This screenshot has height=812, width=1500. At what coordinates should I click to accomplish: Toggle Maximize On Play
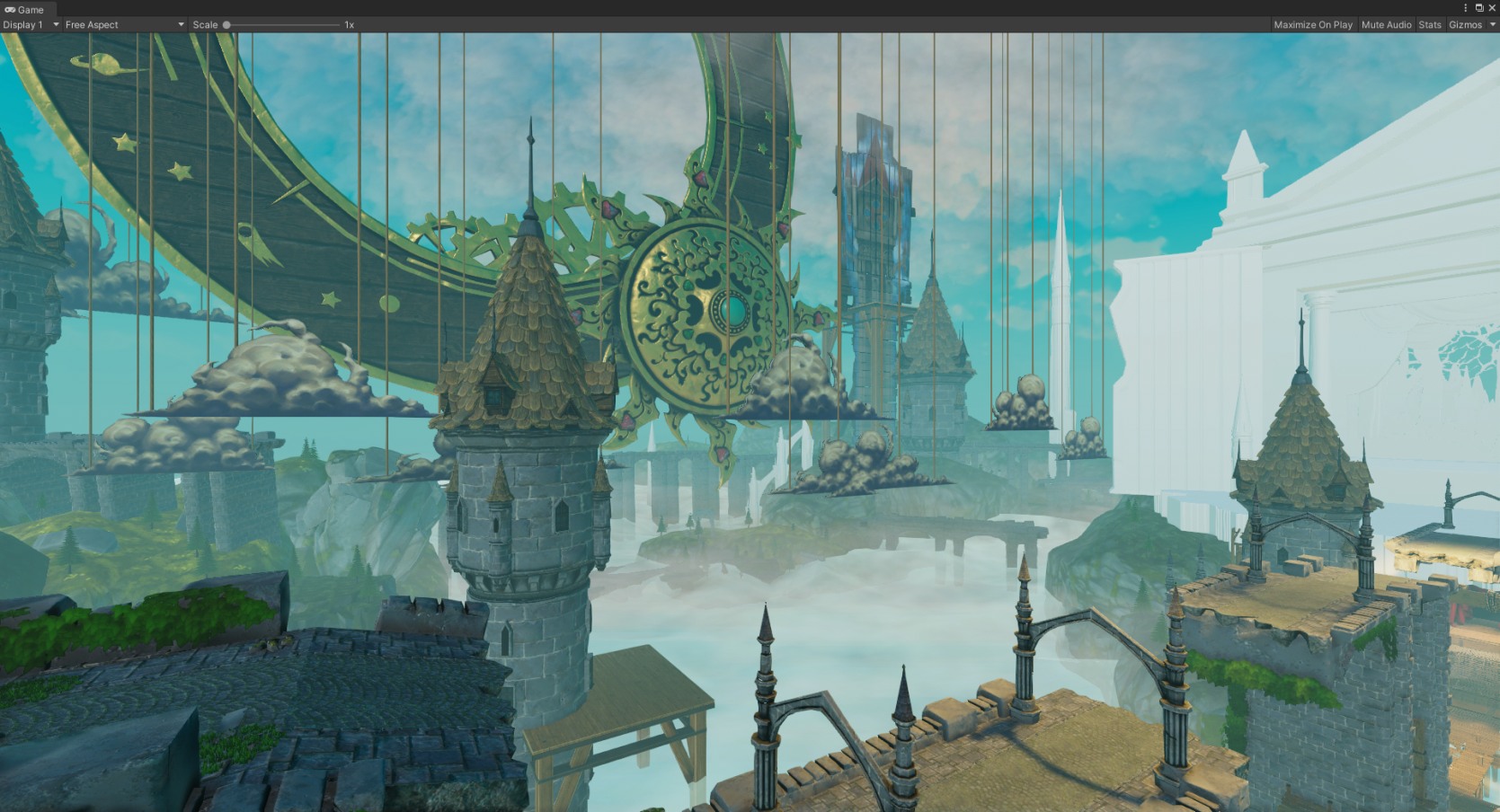click(1312, 25)
